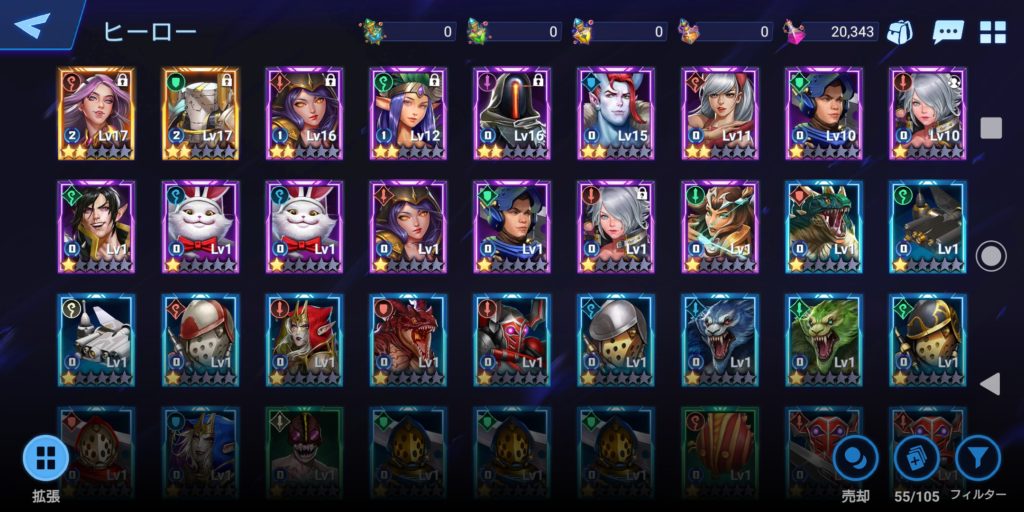1024x512 pixels.
Task: Select the Lv17 purple-haired woman hero
Action: [x=96, y=113]
